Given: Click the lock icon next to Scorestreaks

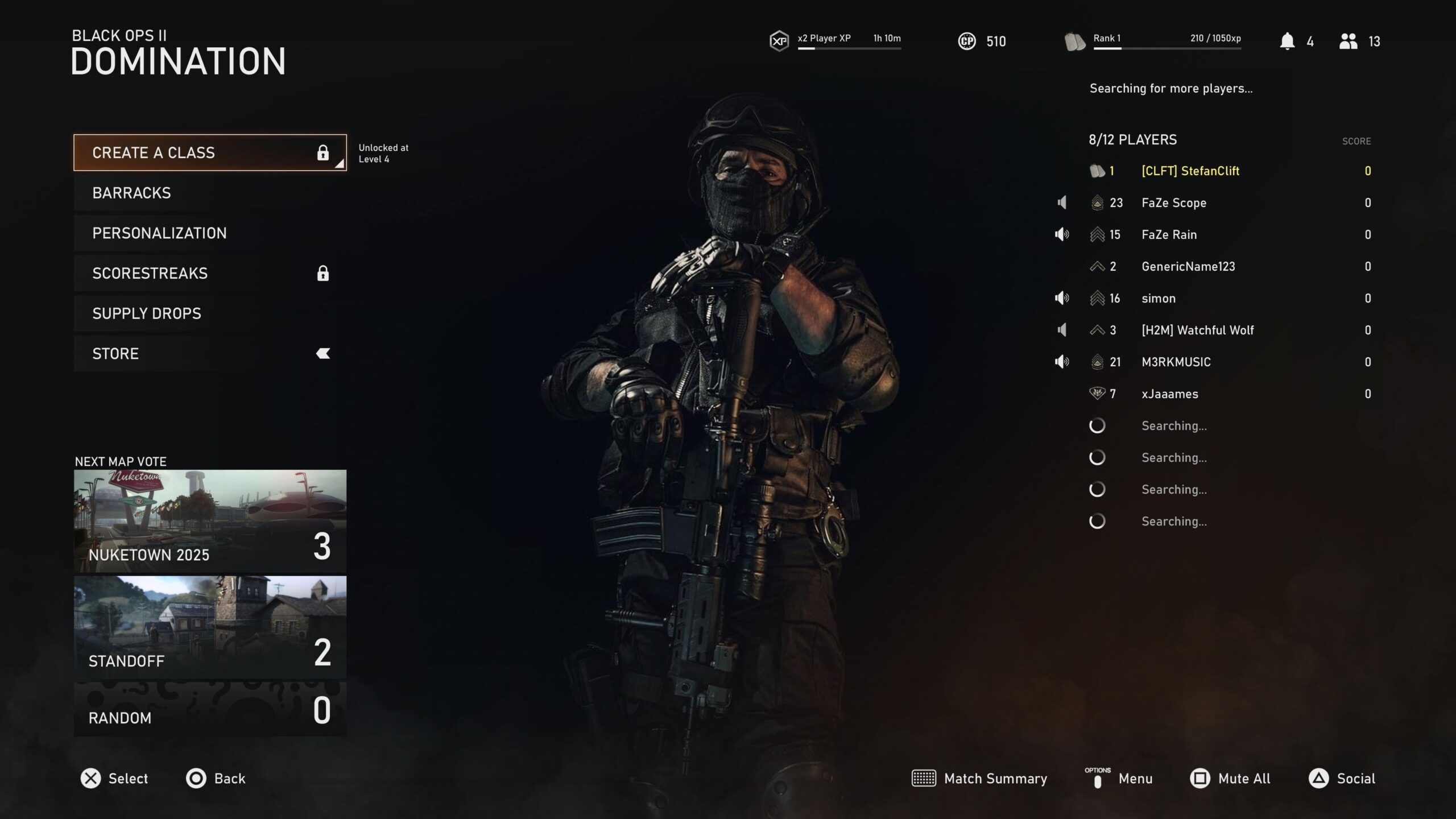Looking at the screenshot, I should coord(322,274).
